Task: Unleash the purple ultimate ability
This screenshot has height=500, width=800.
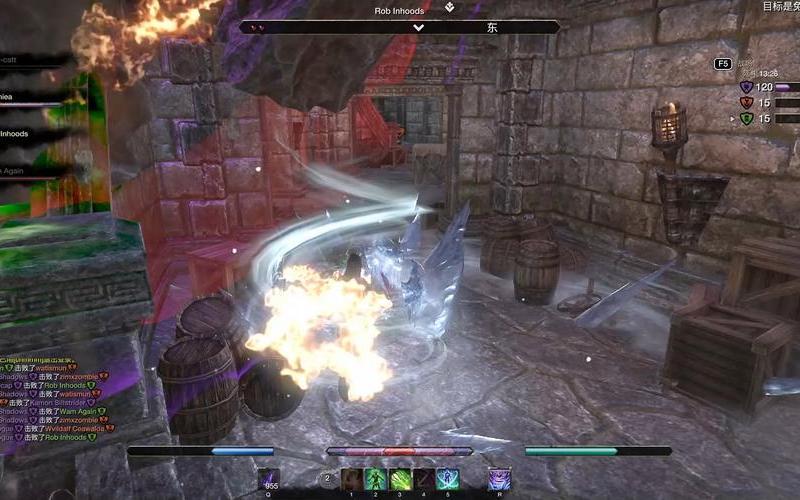Action: (x=499, y=479)
